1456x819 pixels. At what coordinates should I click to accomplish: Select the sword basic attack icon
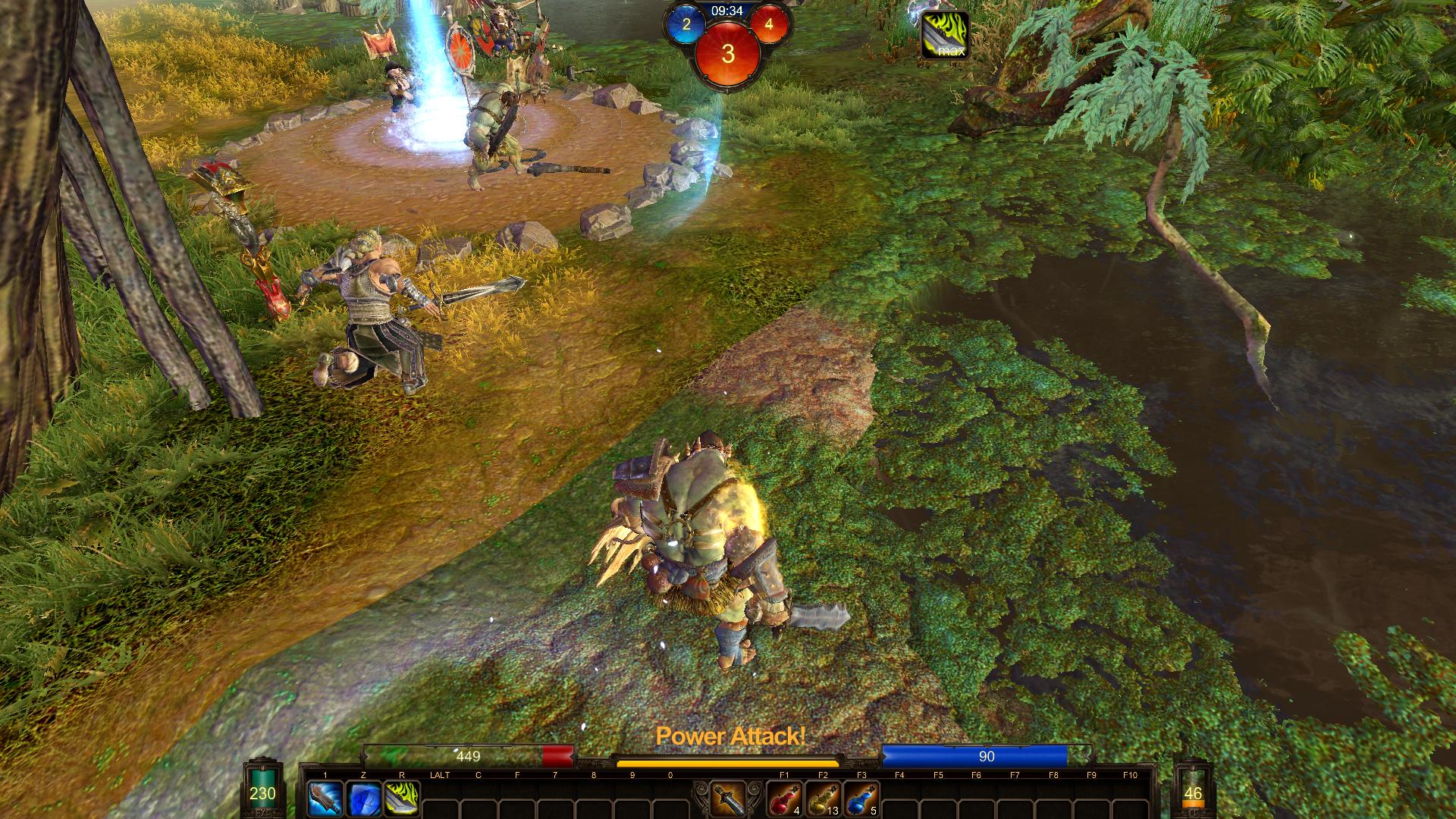(x=726, y=799)
